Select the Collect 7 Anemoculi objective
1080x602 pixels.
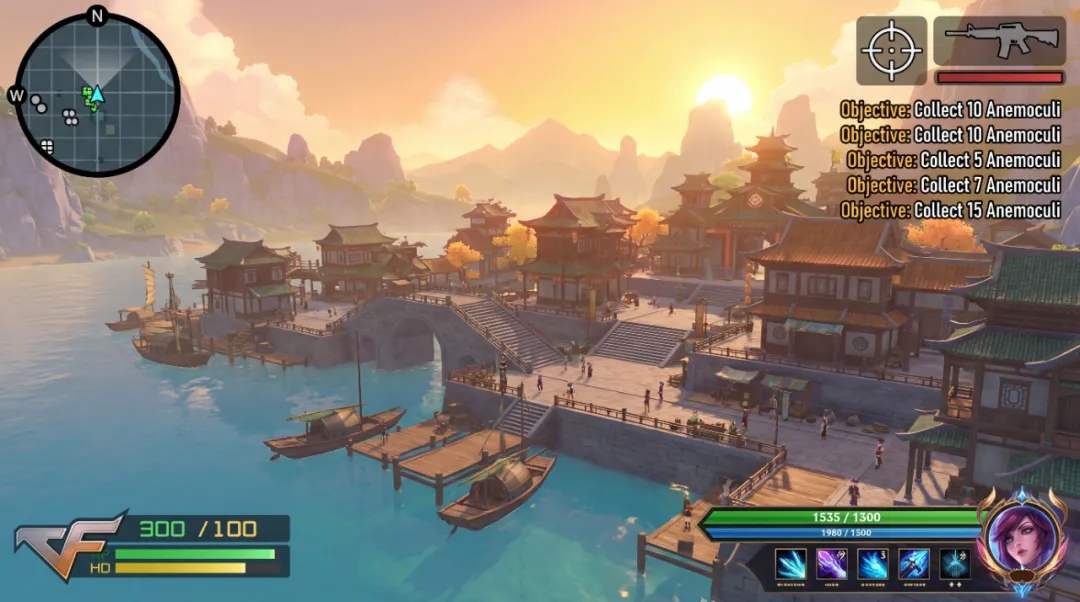[x=954, y=185]
